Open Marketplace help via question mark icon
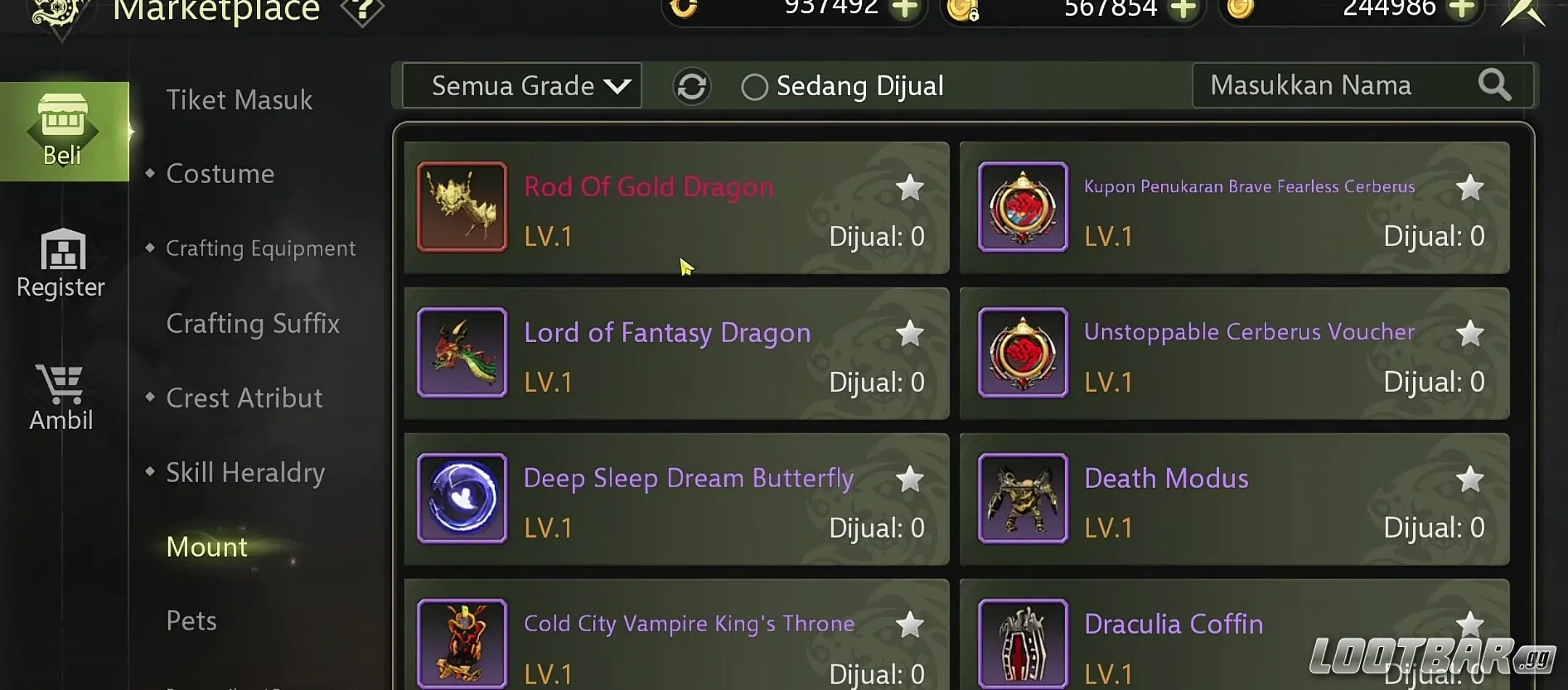The width and height of the screenshot is (1568, 690). [x=362, y=12]
